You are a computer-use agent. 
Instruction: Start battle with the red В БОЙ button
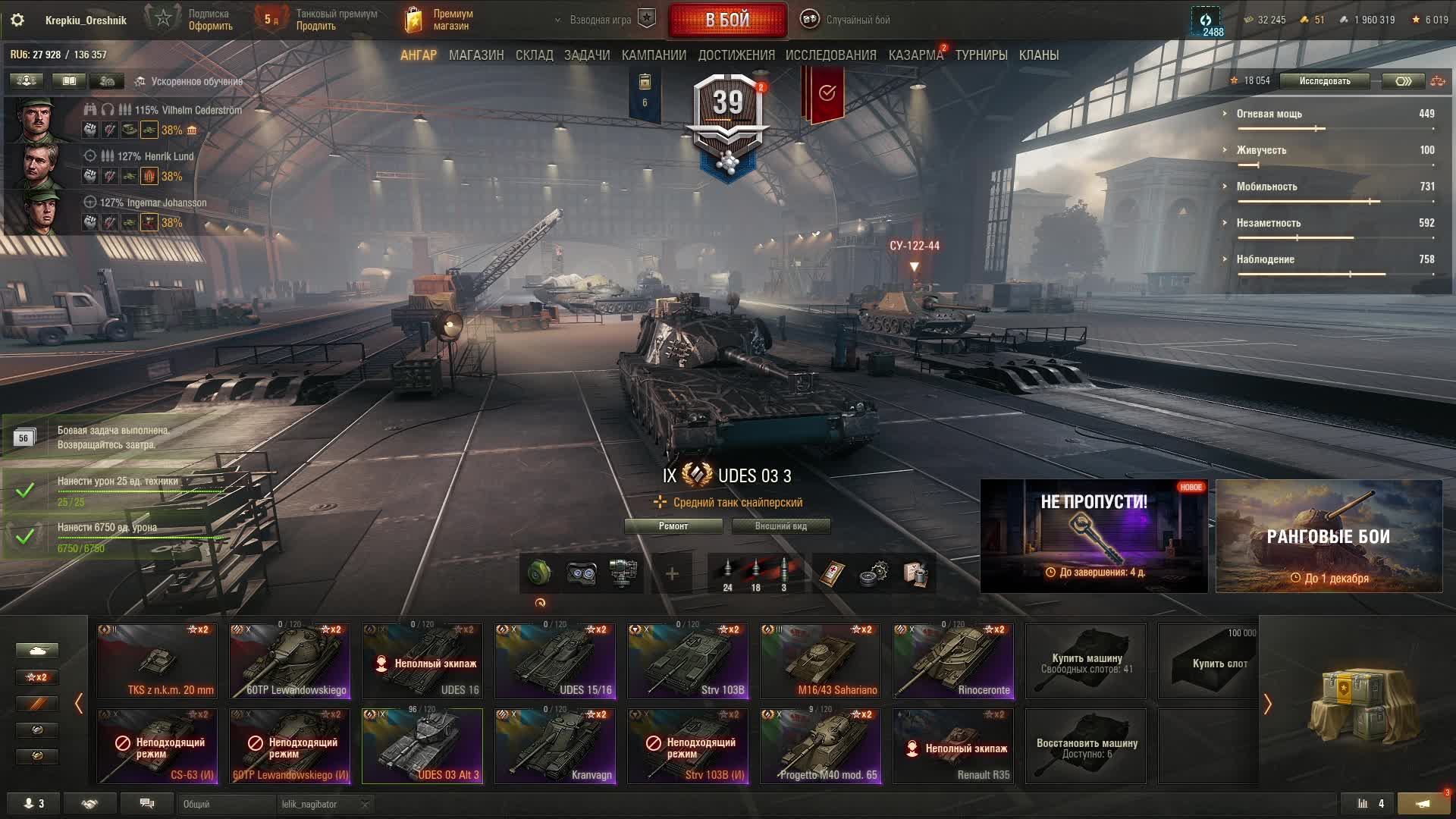[727, 20]
